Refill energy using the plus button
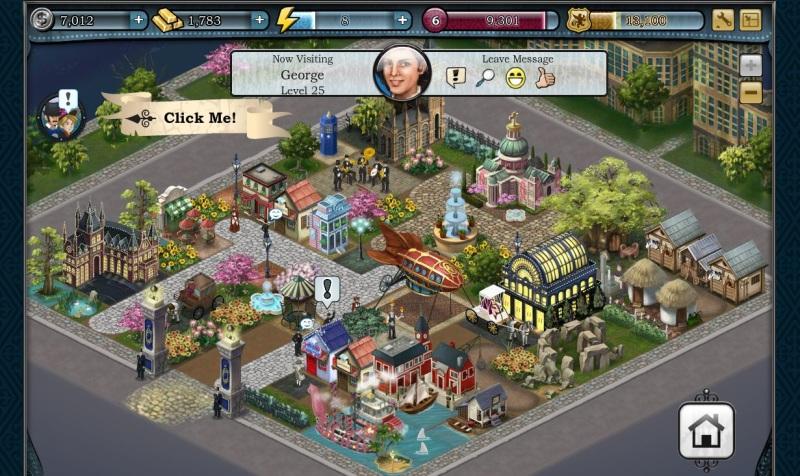This screenshot has width=800, height=476. 402,20
